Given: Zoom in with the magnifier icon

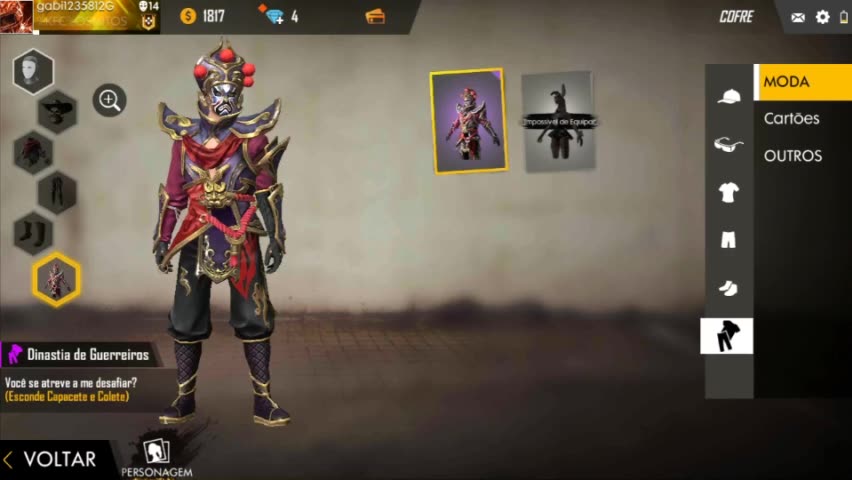Looking at the screenshot, I should coord(109,100).
